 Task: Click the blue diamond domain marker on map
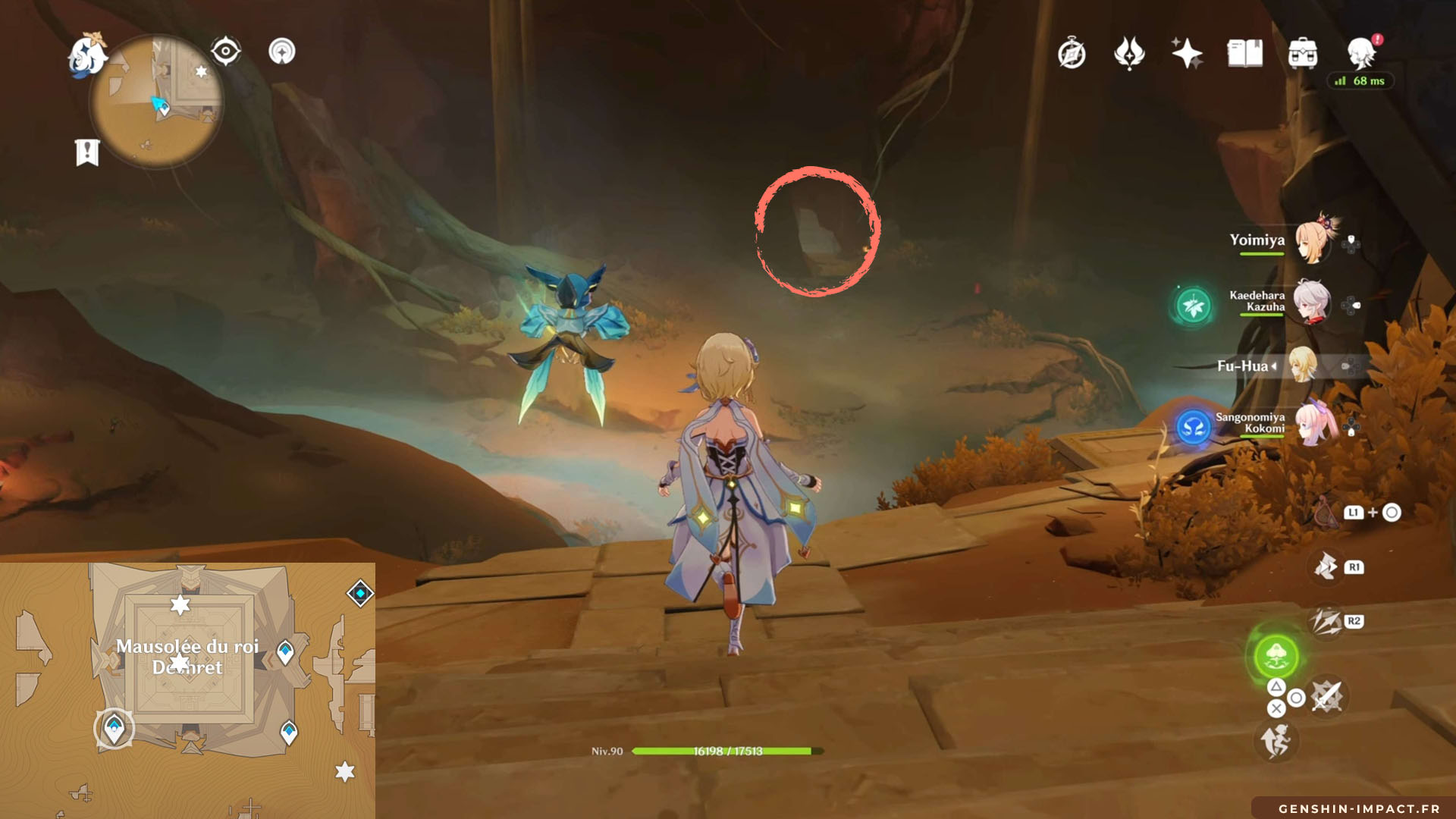click(x=360, y=593)
